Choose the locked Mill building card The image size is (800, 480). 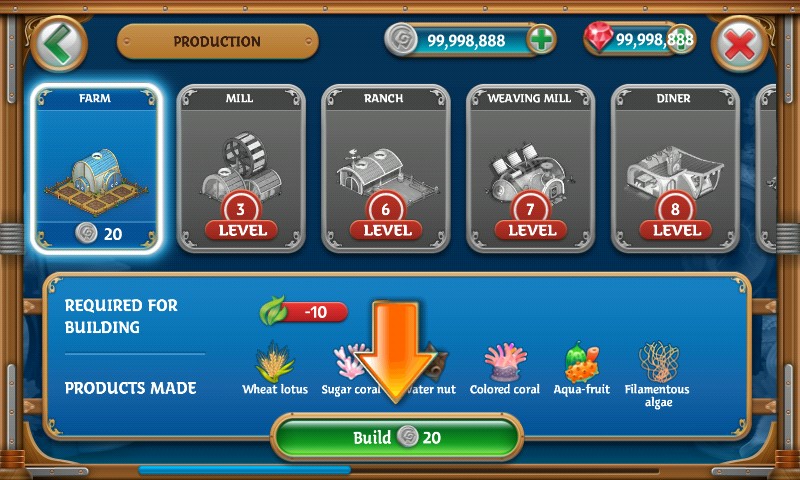241,167
